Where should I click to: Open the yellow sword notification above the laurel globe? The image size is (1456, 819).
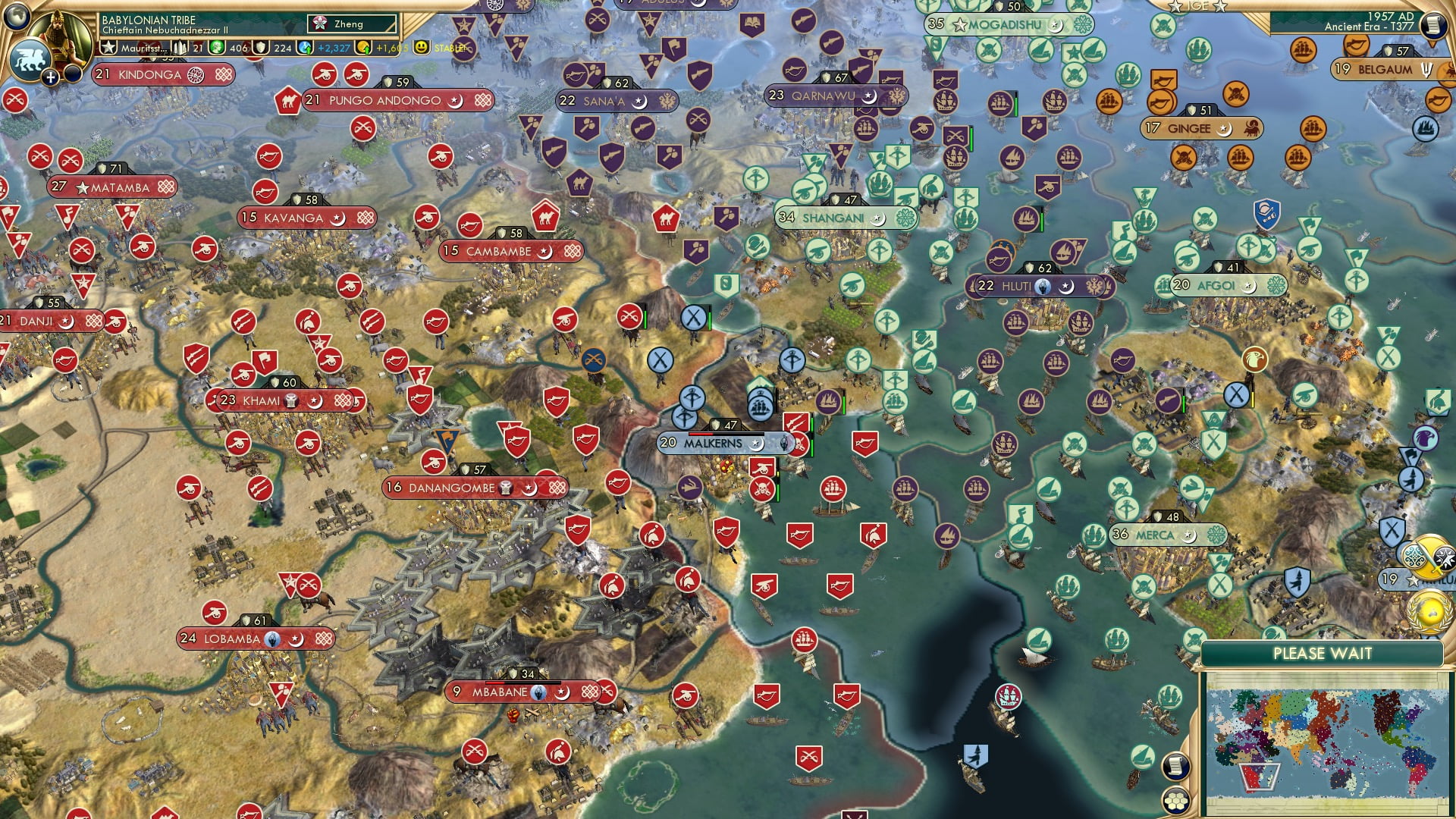[1430, 556]
